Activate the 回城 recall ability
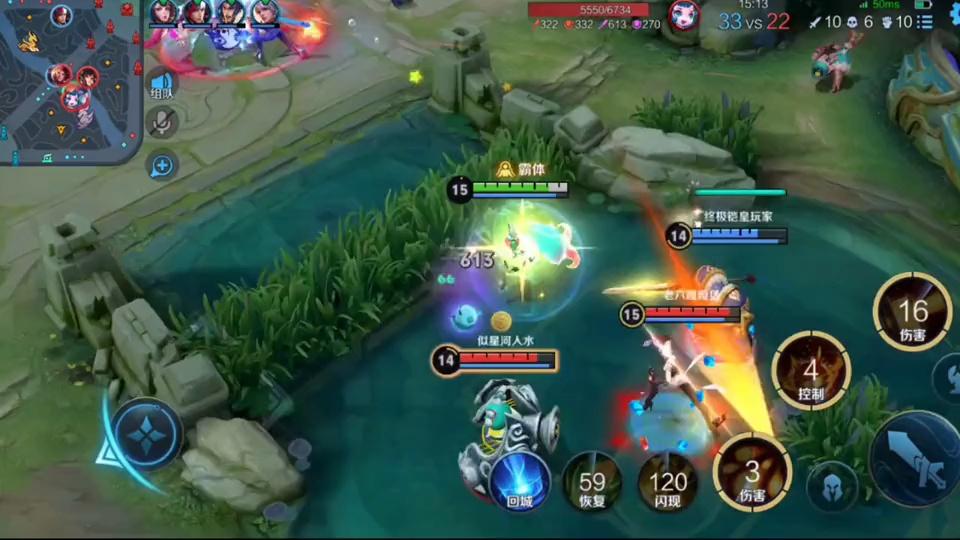The height and width of the screenshot is (540, 960). tap(519, 480)
